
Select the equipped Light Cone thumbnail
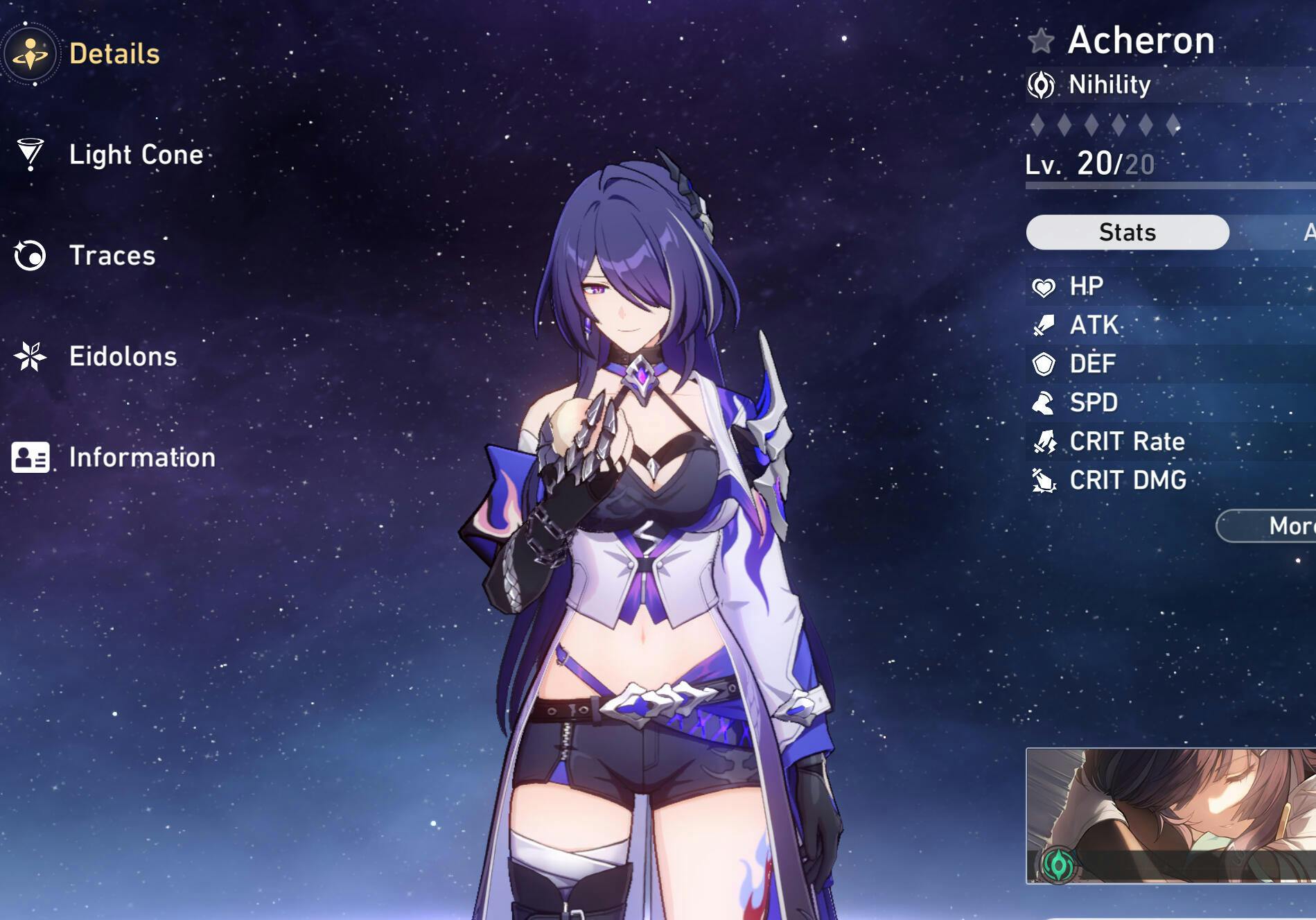tap(1171, 815)
